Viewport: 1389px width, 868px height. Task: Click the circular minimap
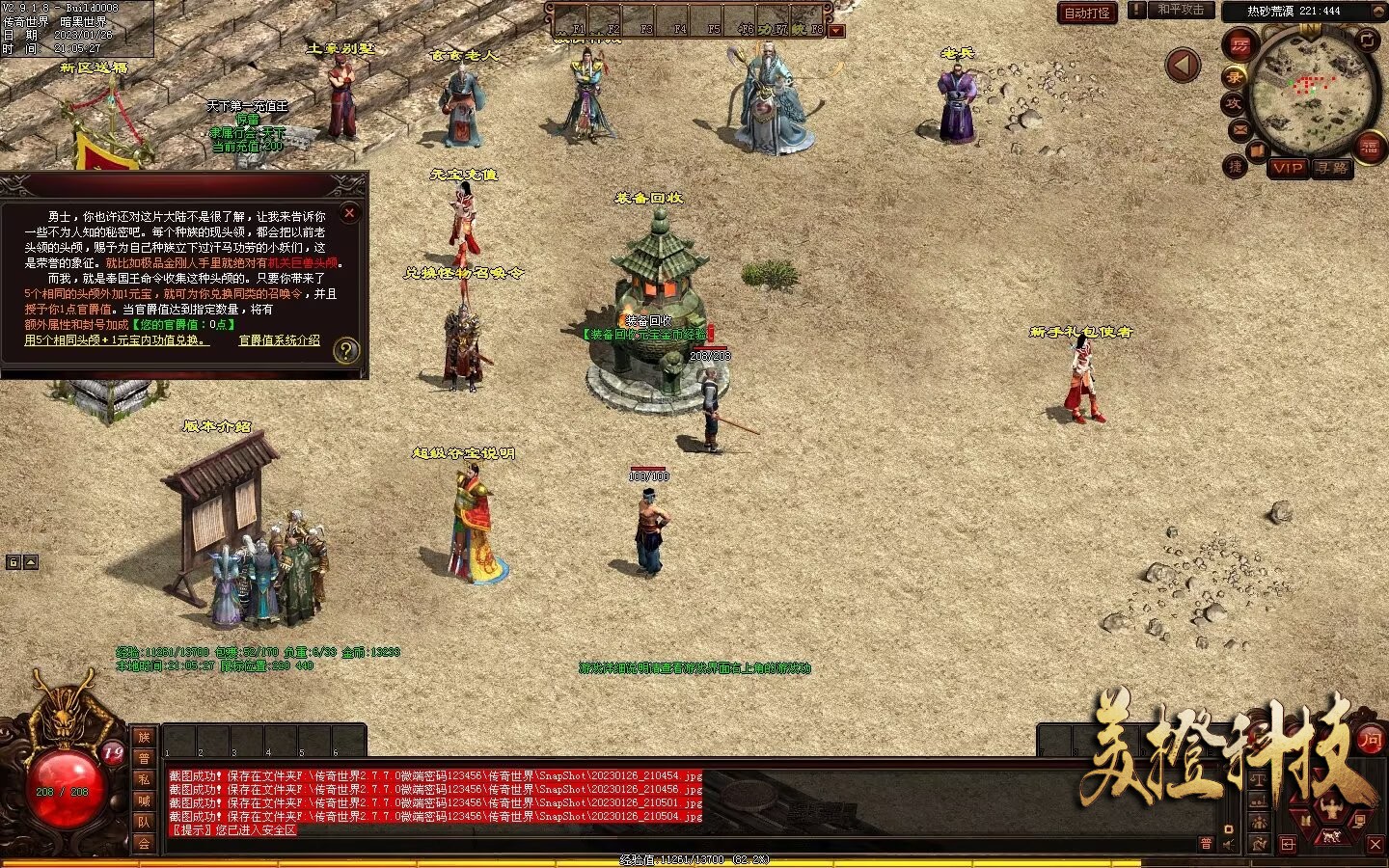pyautogui.click(x=1313, y=92)
